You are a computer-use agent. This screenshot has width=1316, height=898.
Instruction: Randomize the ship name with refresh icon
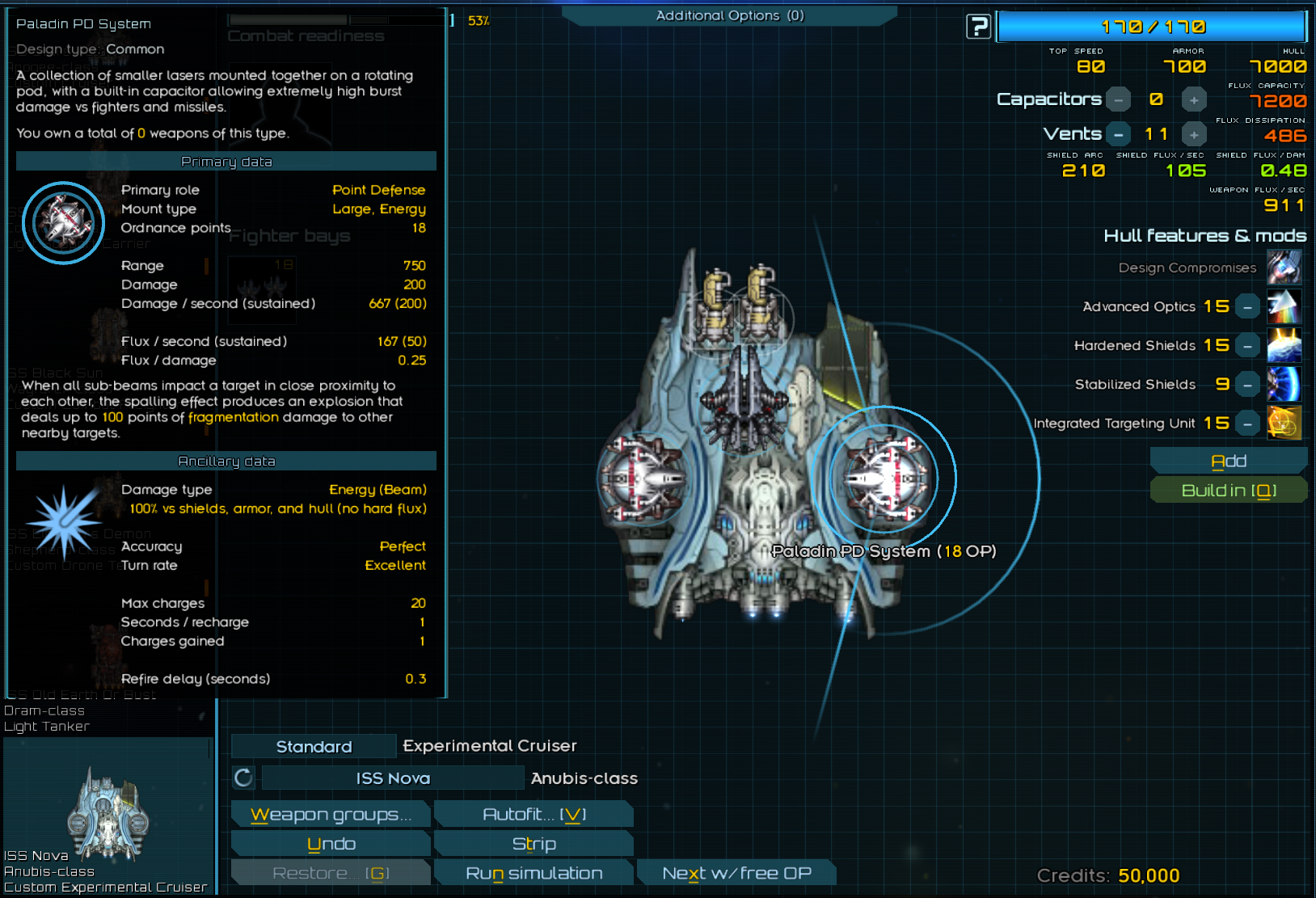pyautogui.click(x=243, y=778)
